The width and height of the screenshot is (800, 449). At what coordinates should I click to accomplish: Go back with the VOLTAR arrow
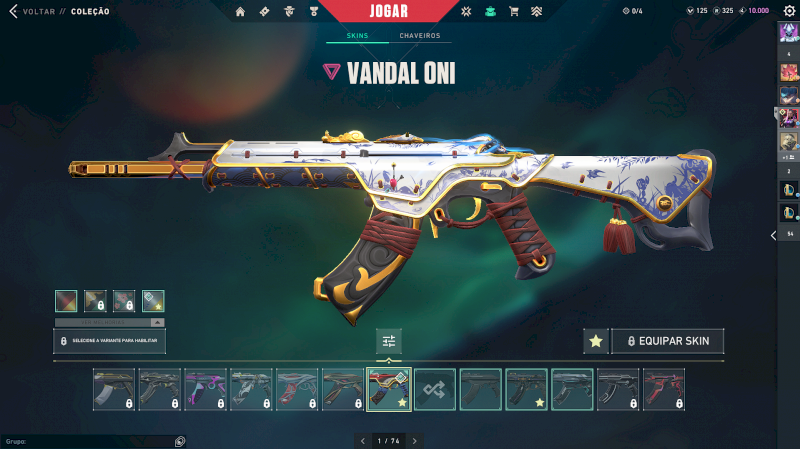tap(14, 11)
